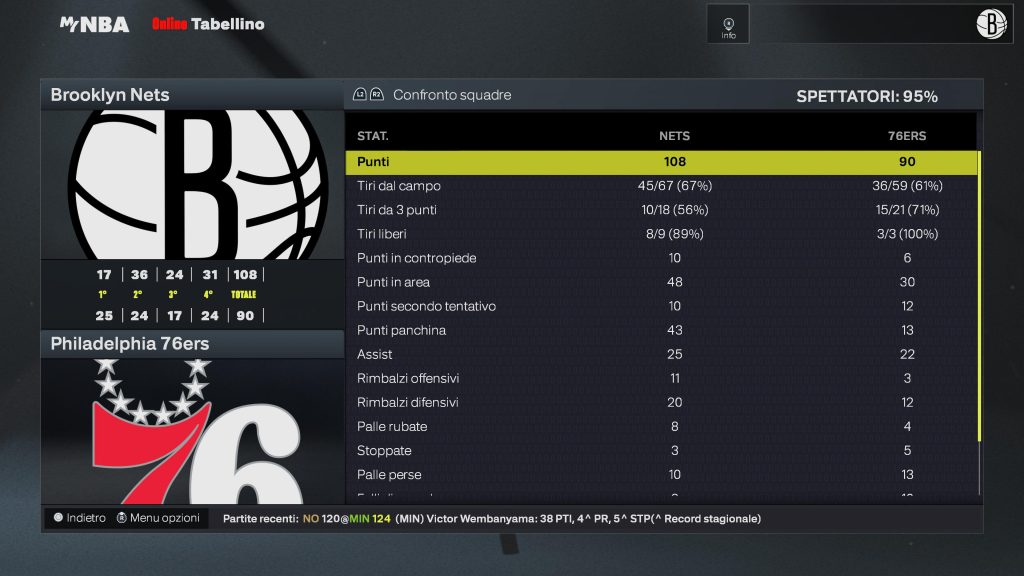Screen dimensions: 1024x576
Task: Open the Menu opzioni
Action: pos(158,518)
